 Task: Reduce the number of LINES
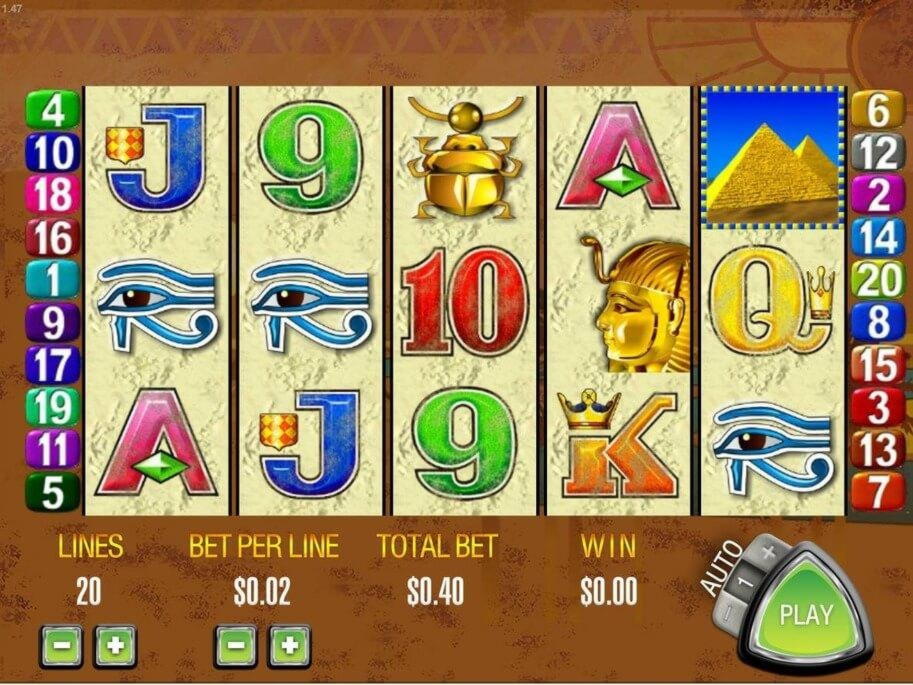pos(61,645)
